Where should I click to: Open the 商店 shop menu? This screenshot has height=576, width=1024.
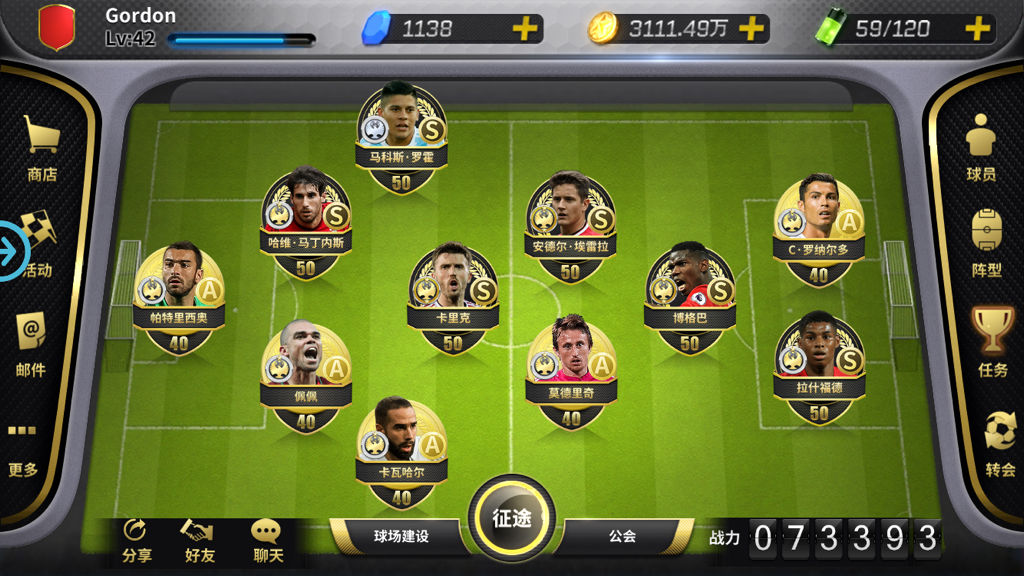[x=42, y=148]
